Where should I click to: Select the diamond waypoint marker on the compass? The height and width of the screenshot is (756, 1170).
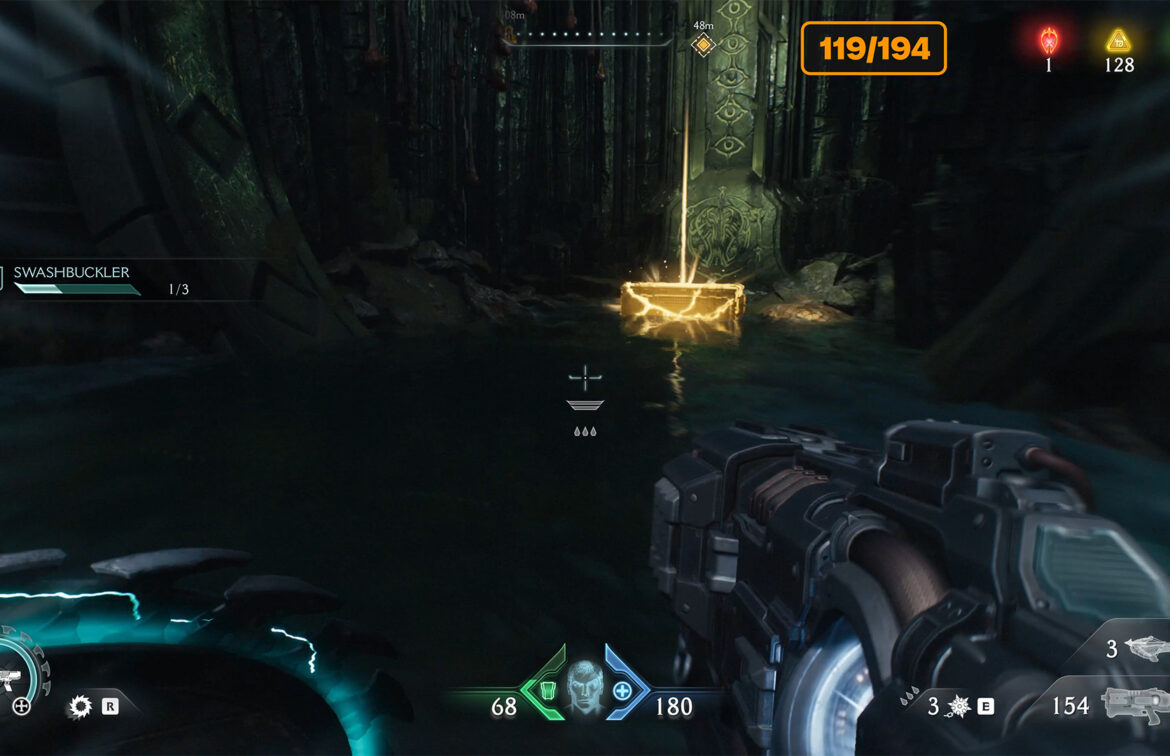click(703, 45)
